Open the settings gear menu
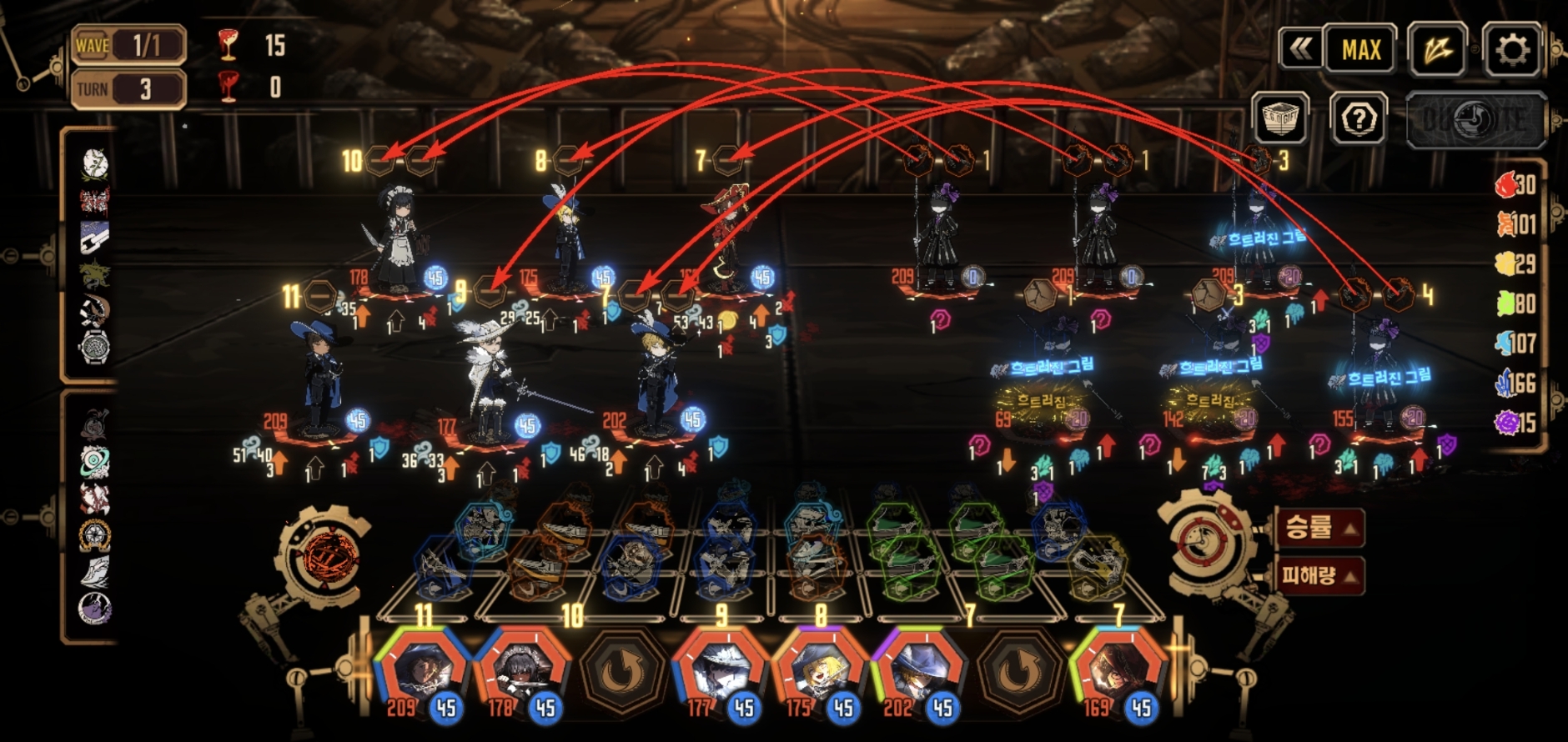 (x=1511, y=50)
